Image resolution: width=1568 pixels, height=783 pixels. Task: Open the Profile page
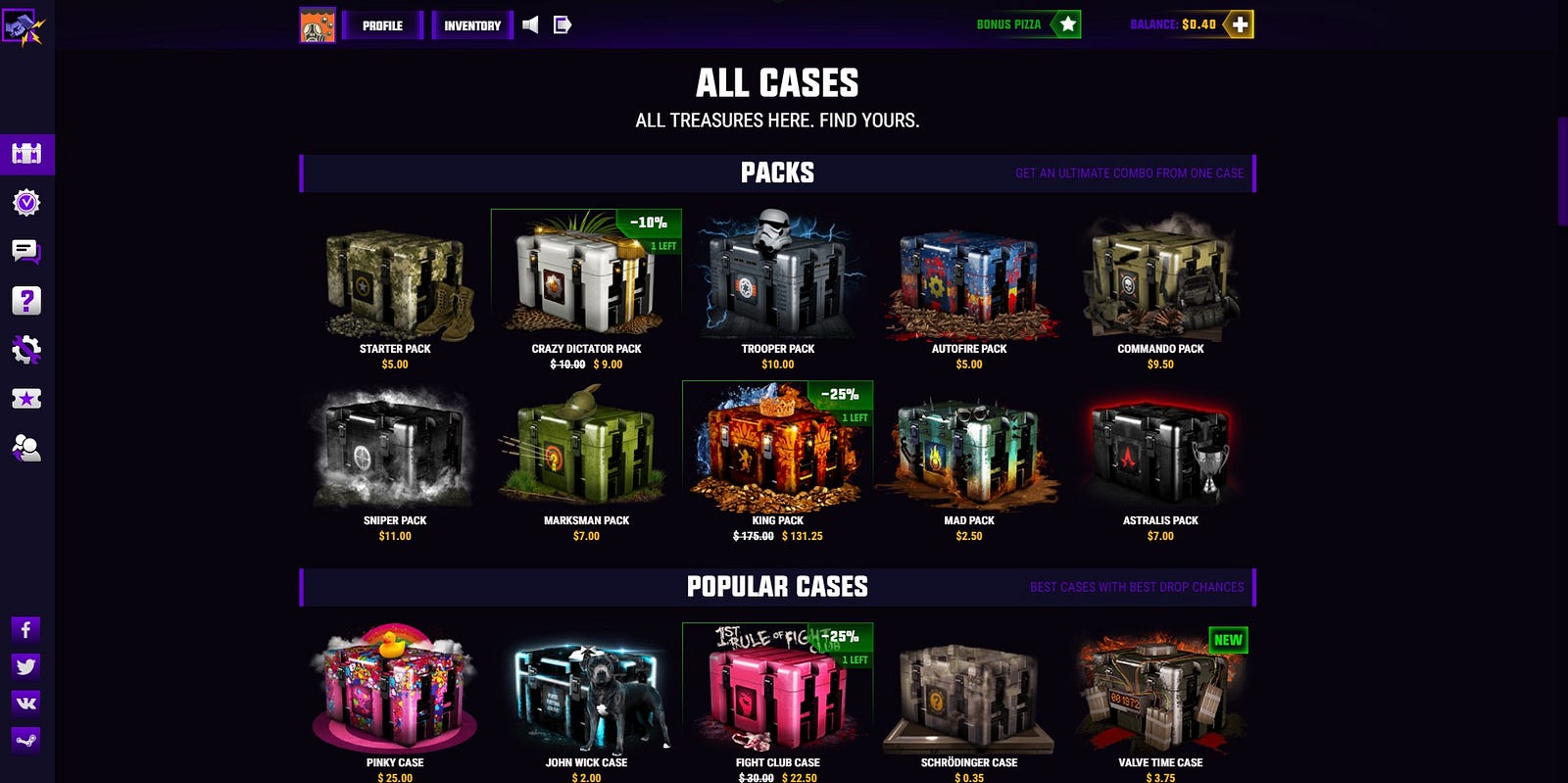click(382, 25)
